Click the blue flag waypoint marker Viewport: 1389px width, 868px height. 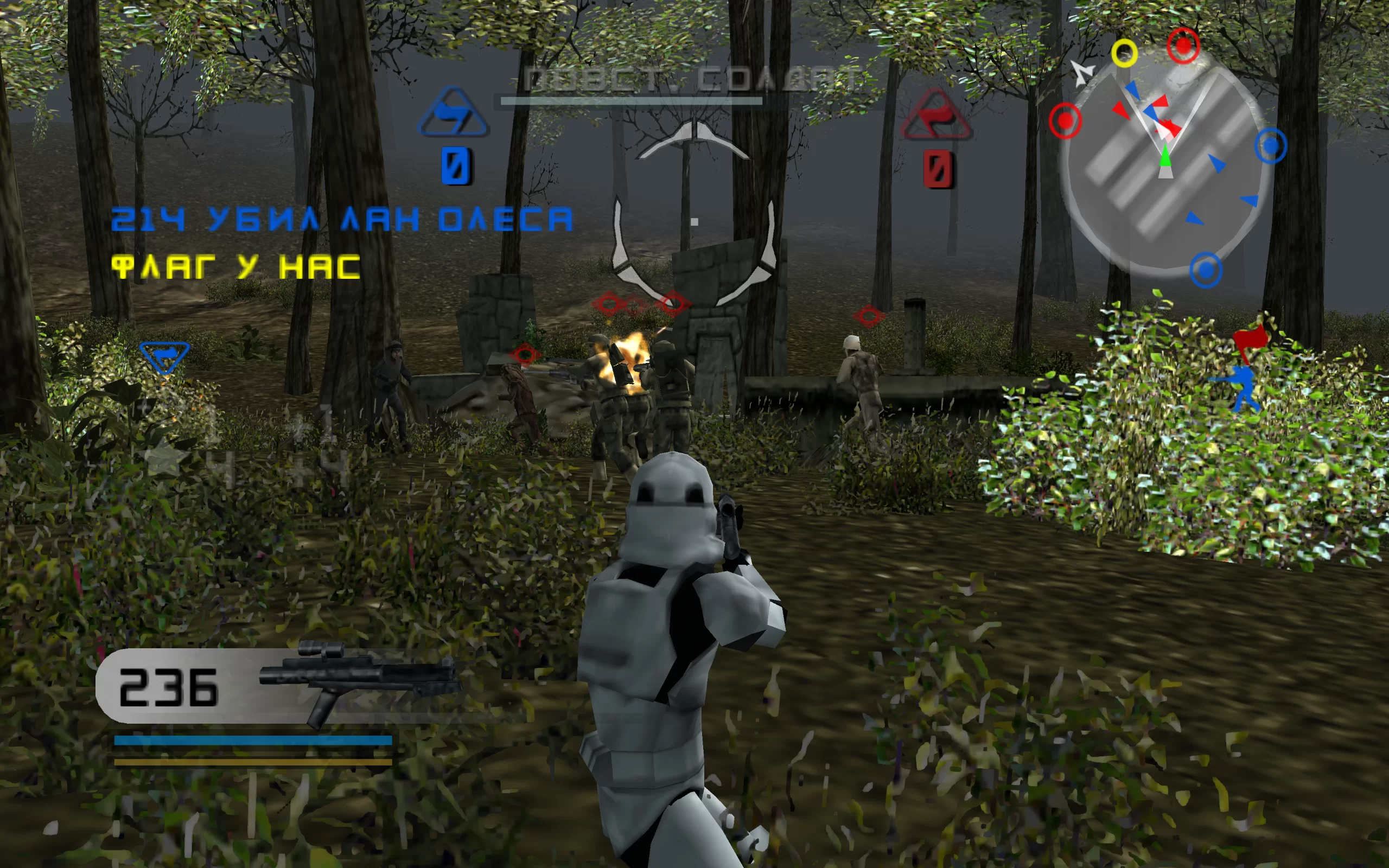coord(164,356)
